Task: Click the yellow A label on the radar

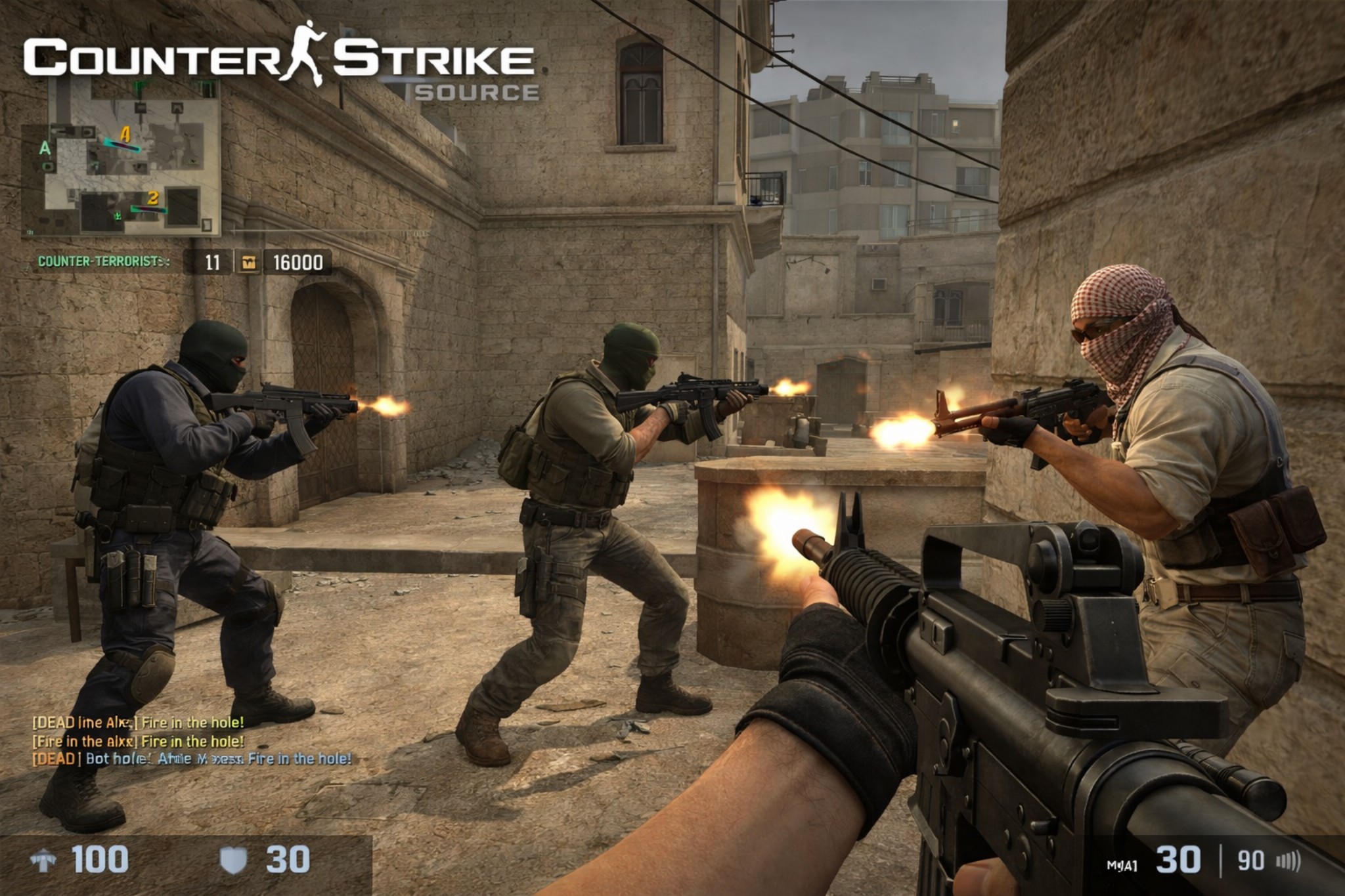Action: pyautogui.click(x=125, y=133)
